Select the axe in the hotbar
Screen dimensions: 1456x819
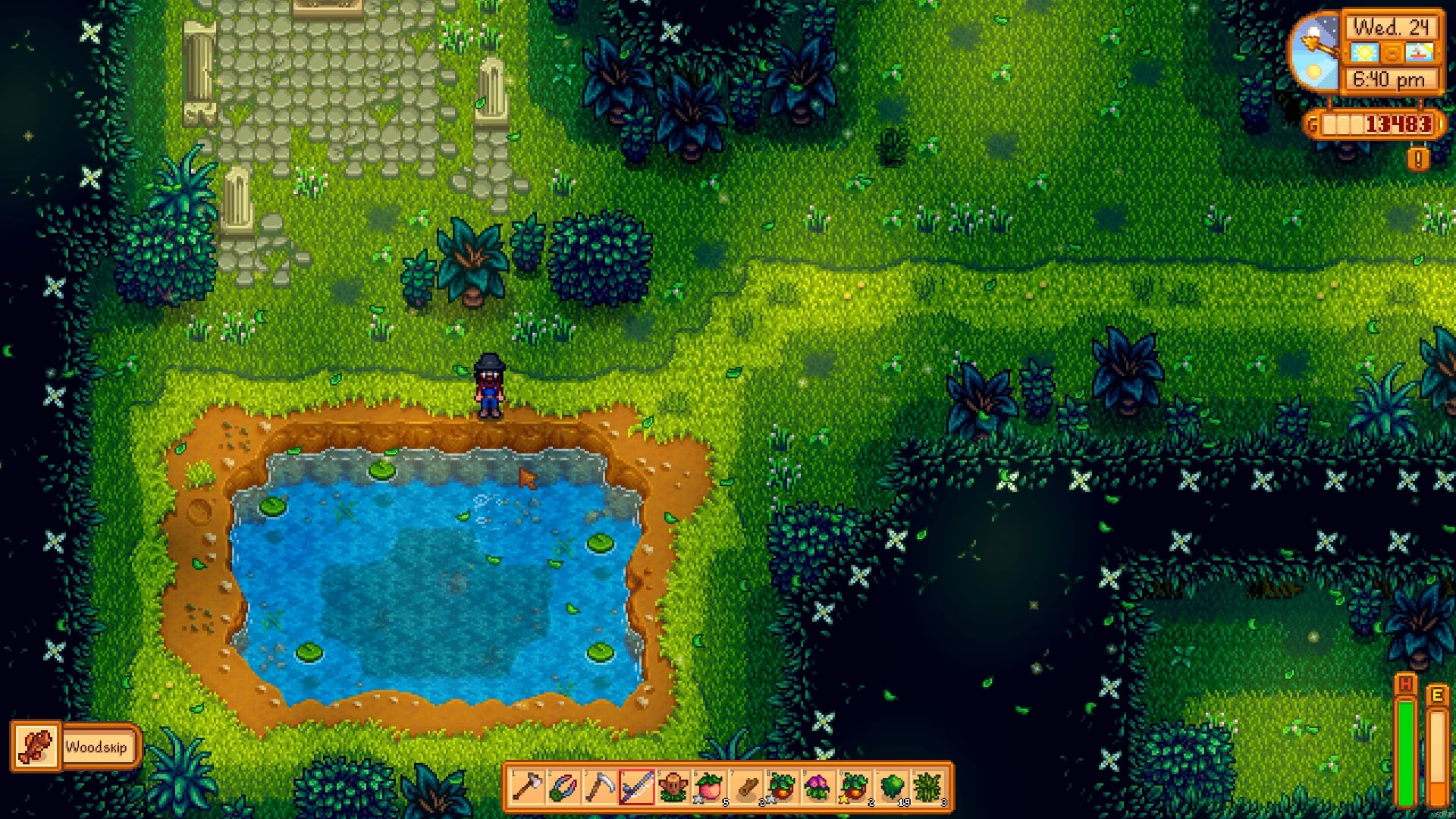pyautogui.click(x=527, y=788)
